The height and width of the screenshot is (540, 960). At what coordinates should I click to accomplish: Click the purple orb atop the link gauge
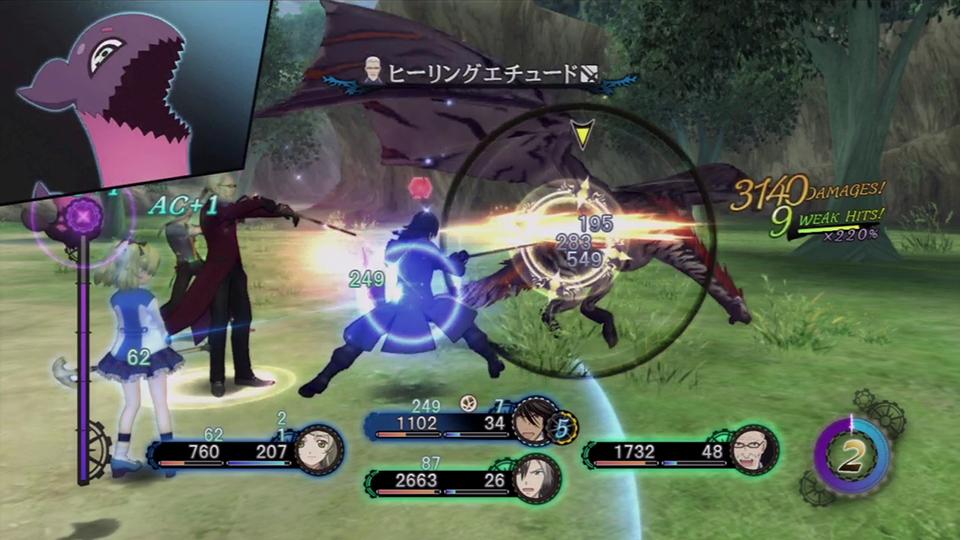tap(84, 213)
